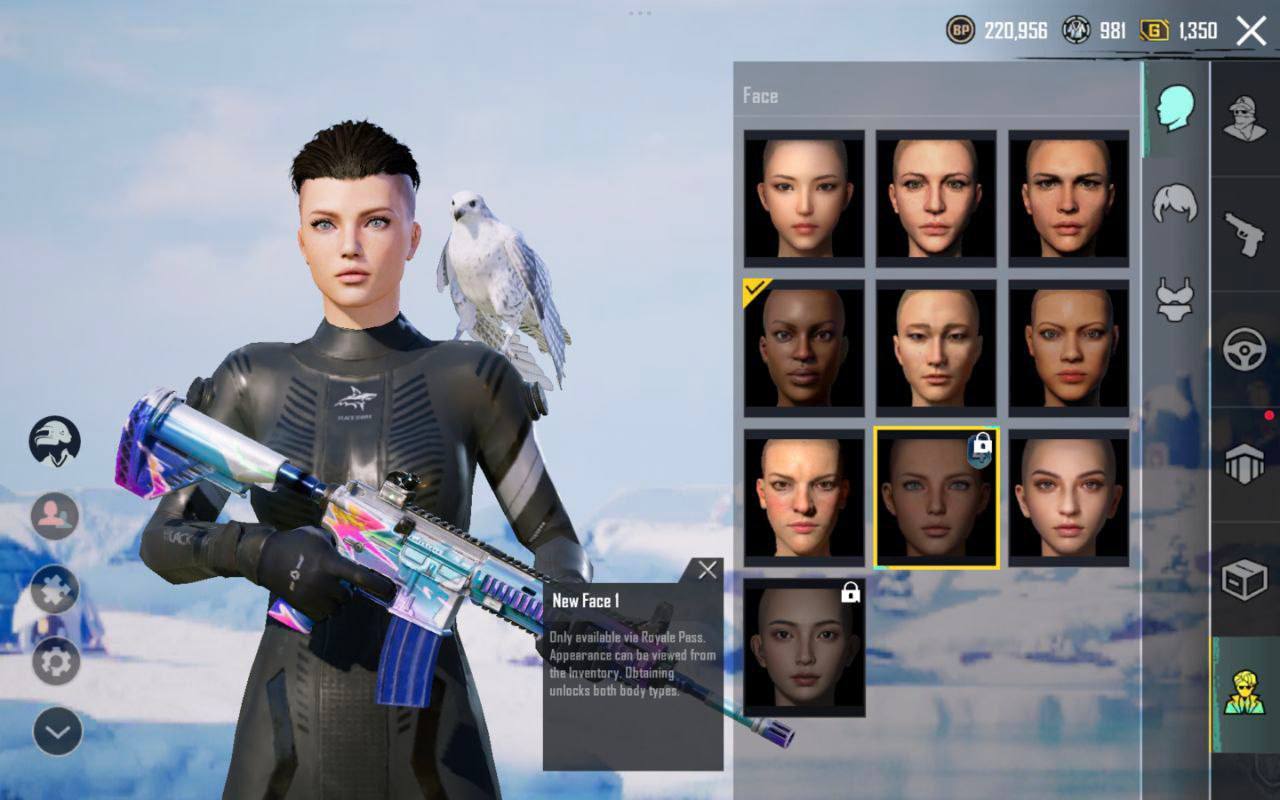Open the hairstyle category tab
This screenshot has height=800, width=1280.
click(x=1175, y=203)
